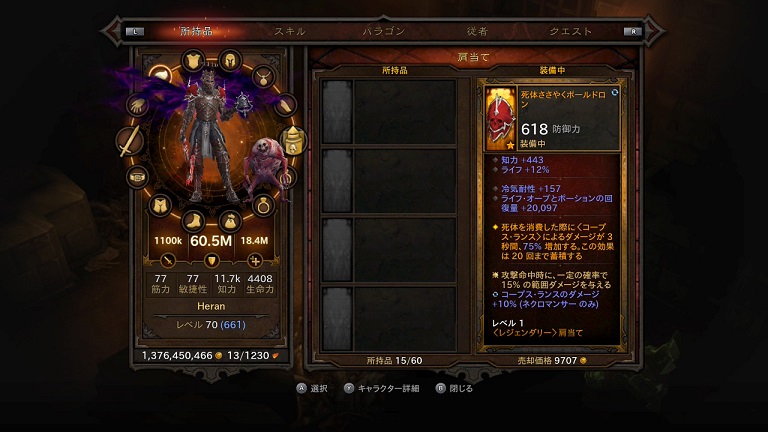Open the パラゴン tab
Screen dimensions: 768x432
click(x=383, y=31)
